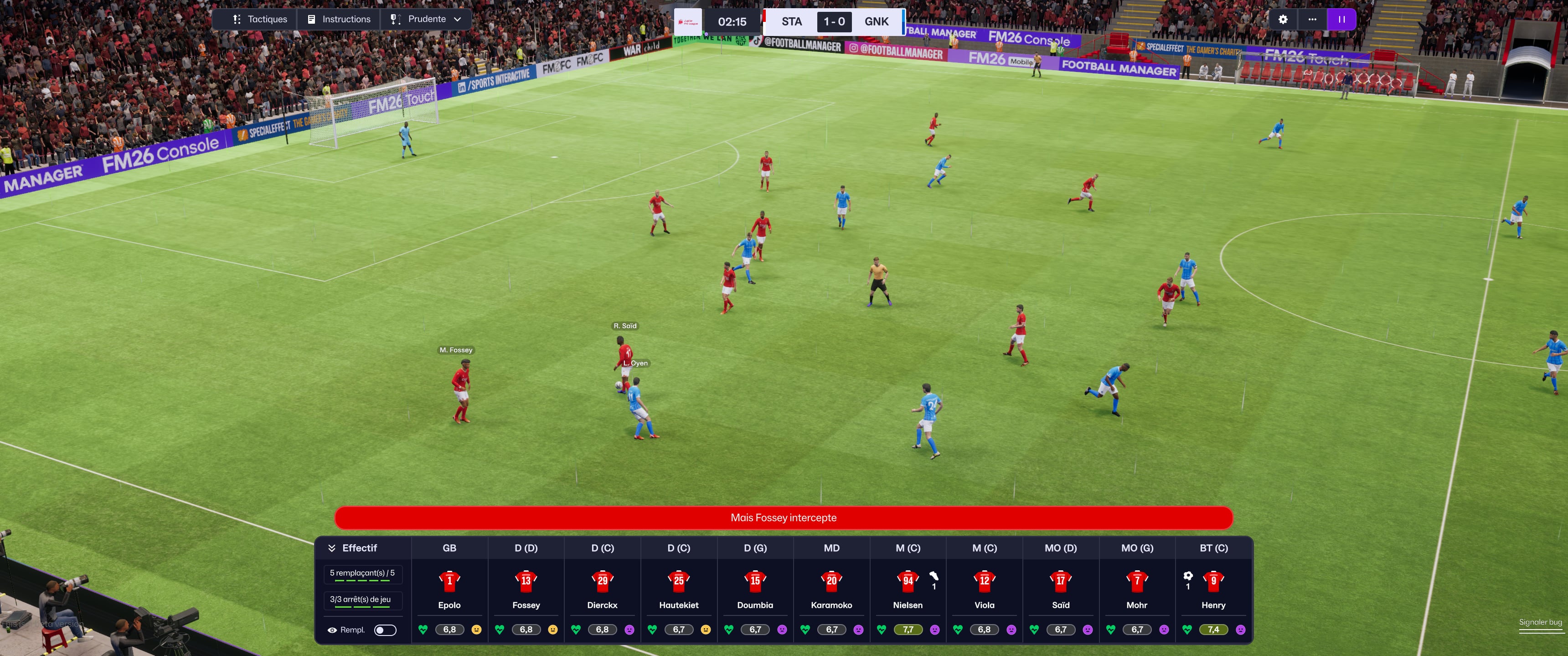The height and width of the screenshot is (656, 1568).
Task: Open the Tactiques panel
Action: pos(260,20)
